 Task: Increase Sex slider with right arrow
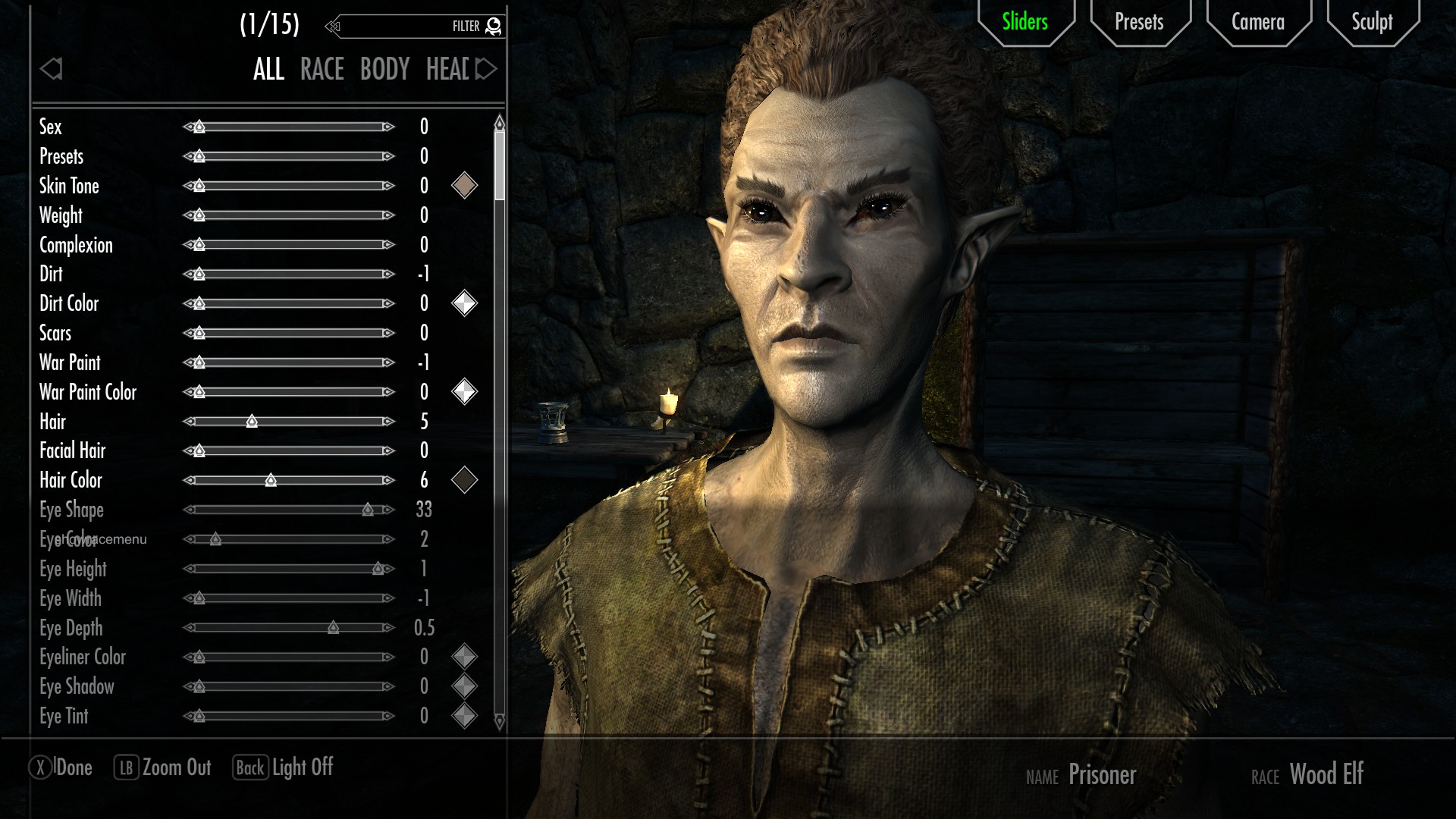pyautogui.click(x=388, y=127)
